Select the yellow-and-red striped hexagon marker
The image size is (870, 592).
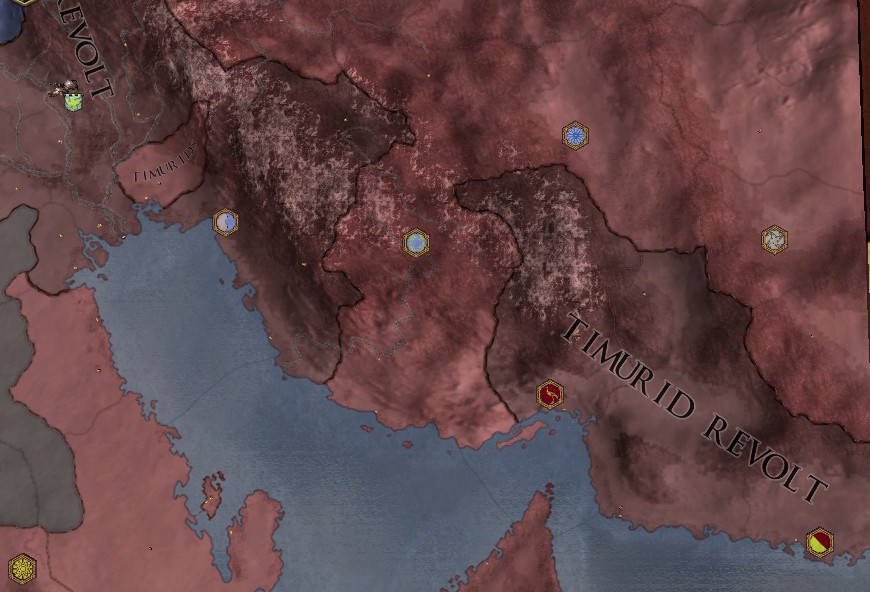click(819, 543)
